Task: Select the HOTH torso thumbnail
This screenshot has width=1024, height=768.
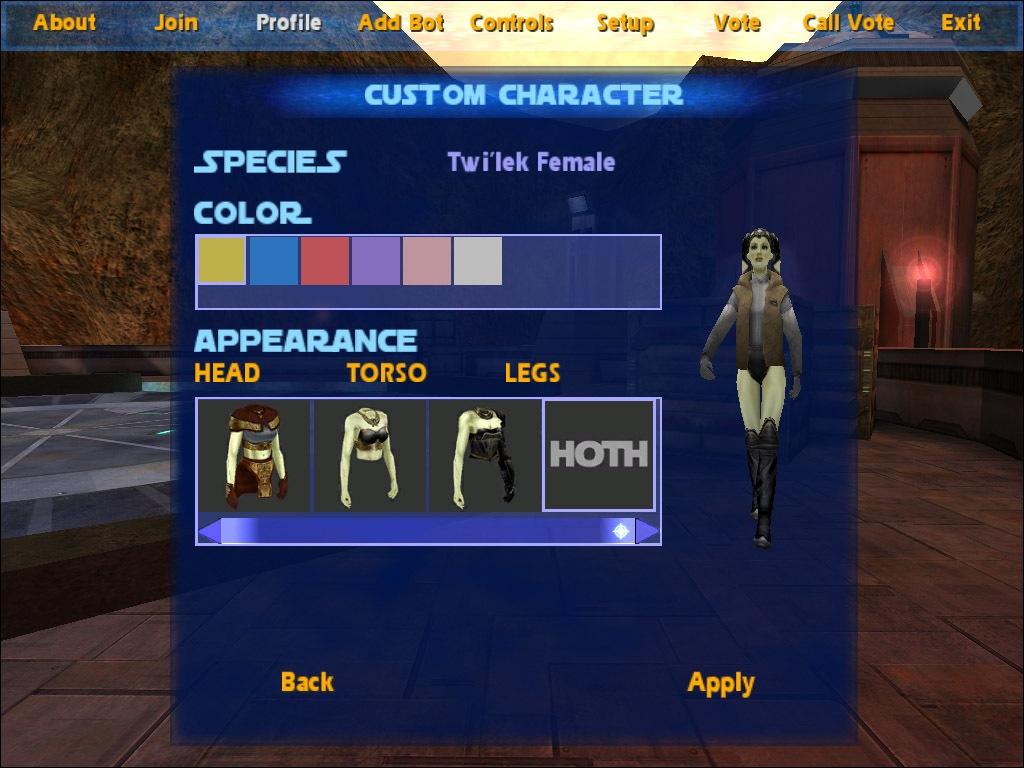Action: coord(599,455)
